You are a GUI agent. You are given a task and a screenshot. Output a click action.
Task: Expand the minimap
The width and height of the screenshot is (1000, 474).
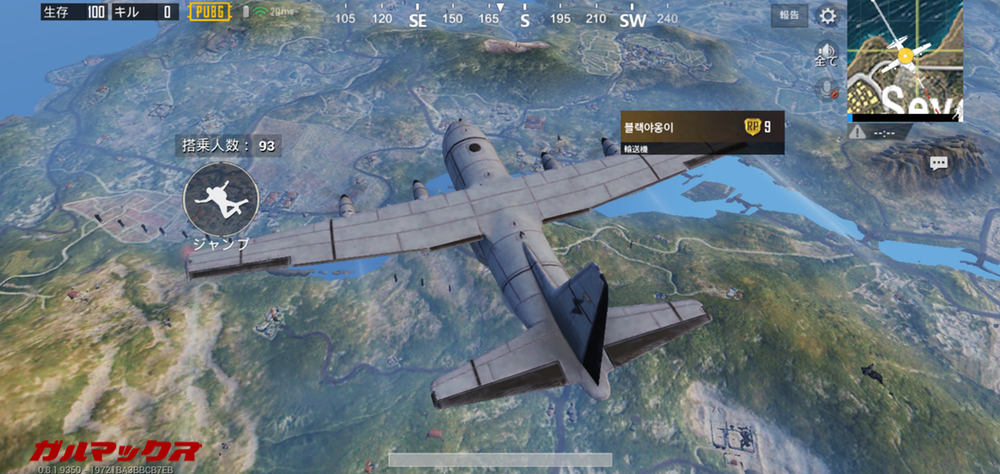pos(905,60)
